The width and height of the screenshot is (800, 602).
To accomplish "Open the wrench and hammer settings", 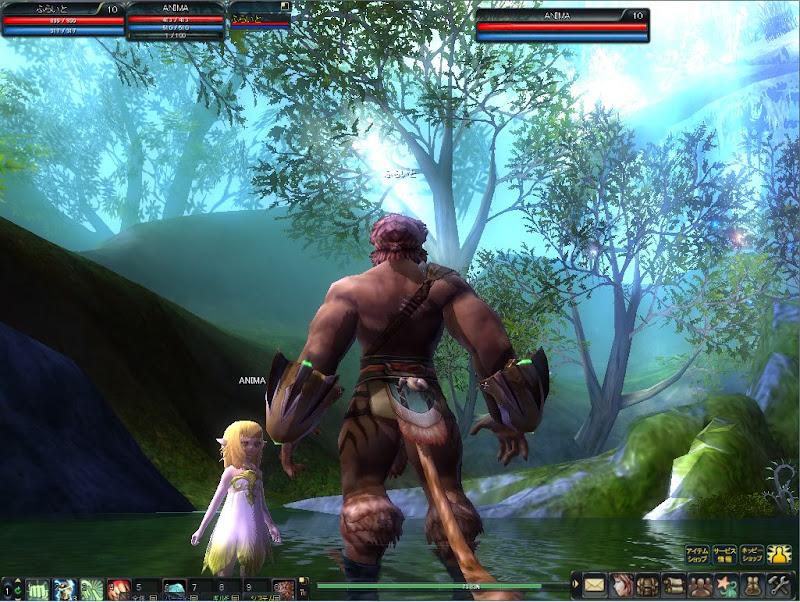I will 778,584.
